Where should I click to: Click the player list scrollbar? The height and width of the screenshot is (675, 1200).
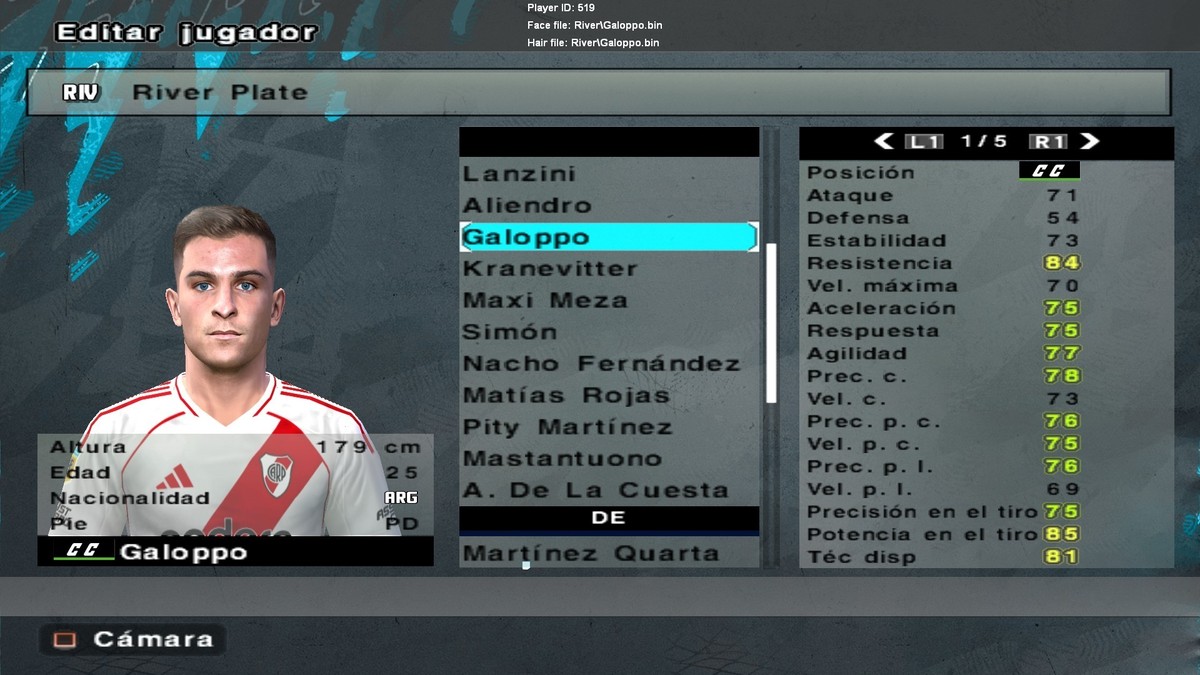pos(771,322)
